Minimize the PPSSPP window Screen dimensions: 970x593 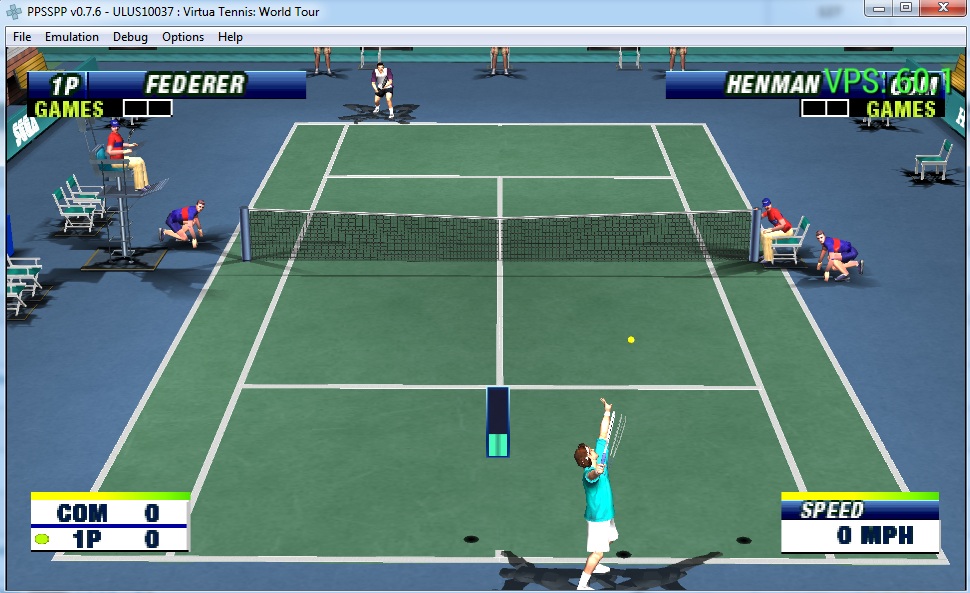[879, 8]
